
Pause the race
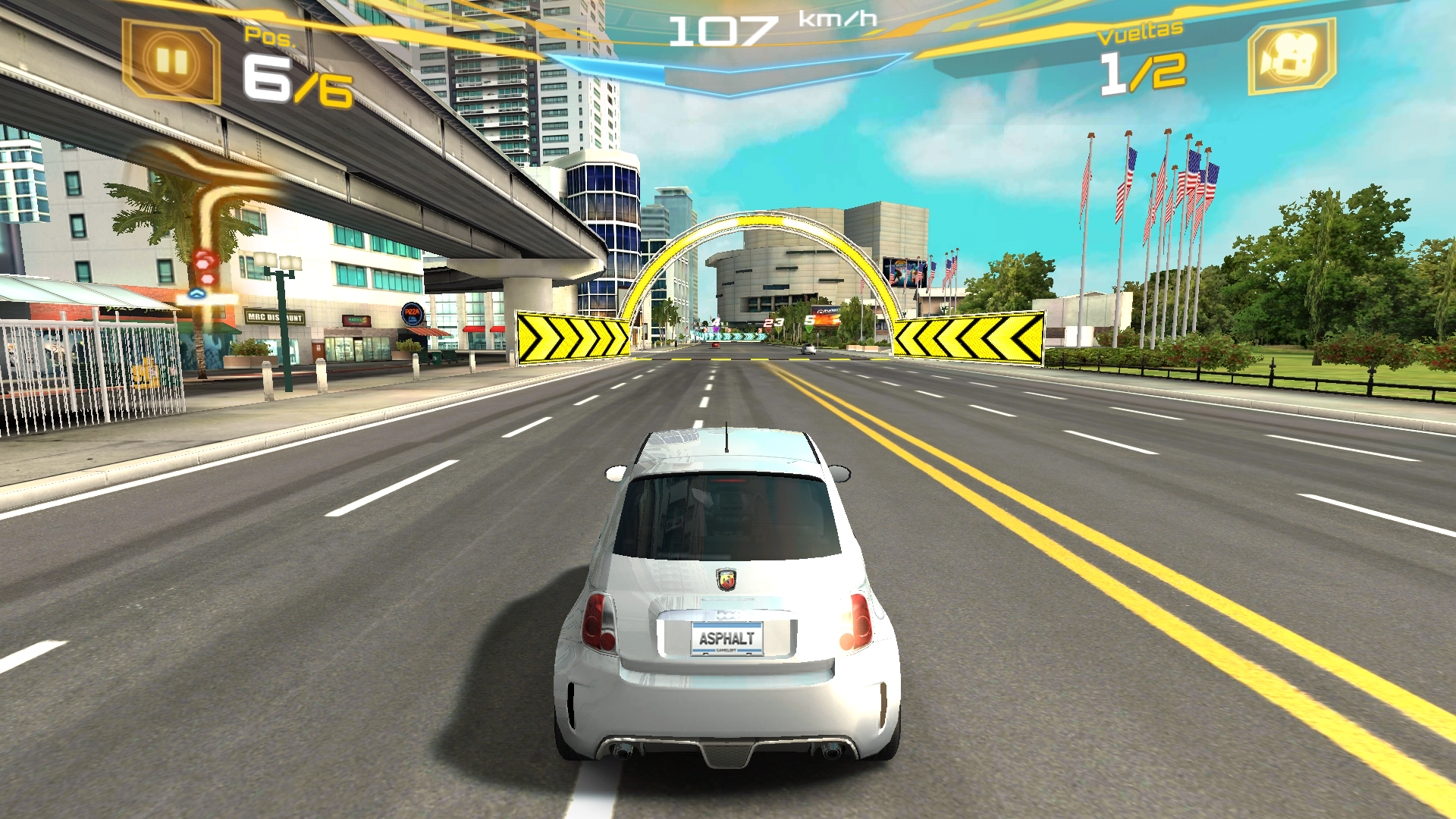171,61
